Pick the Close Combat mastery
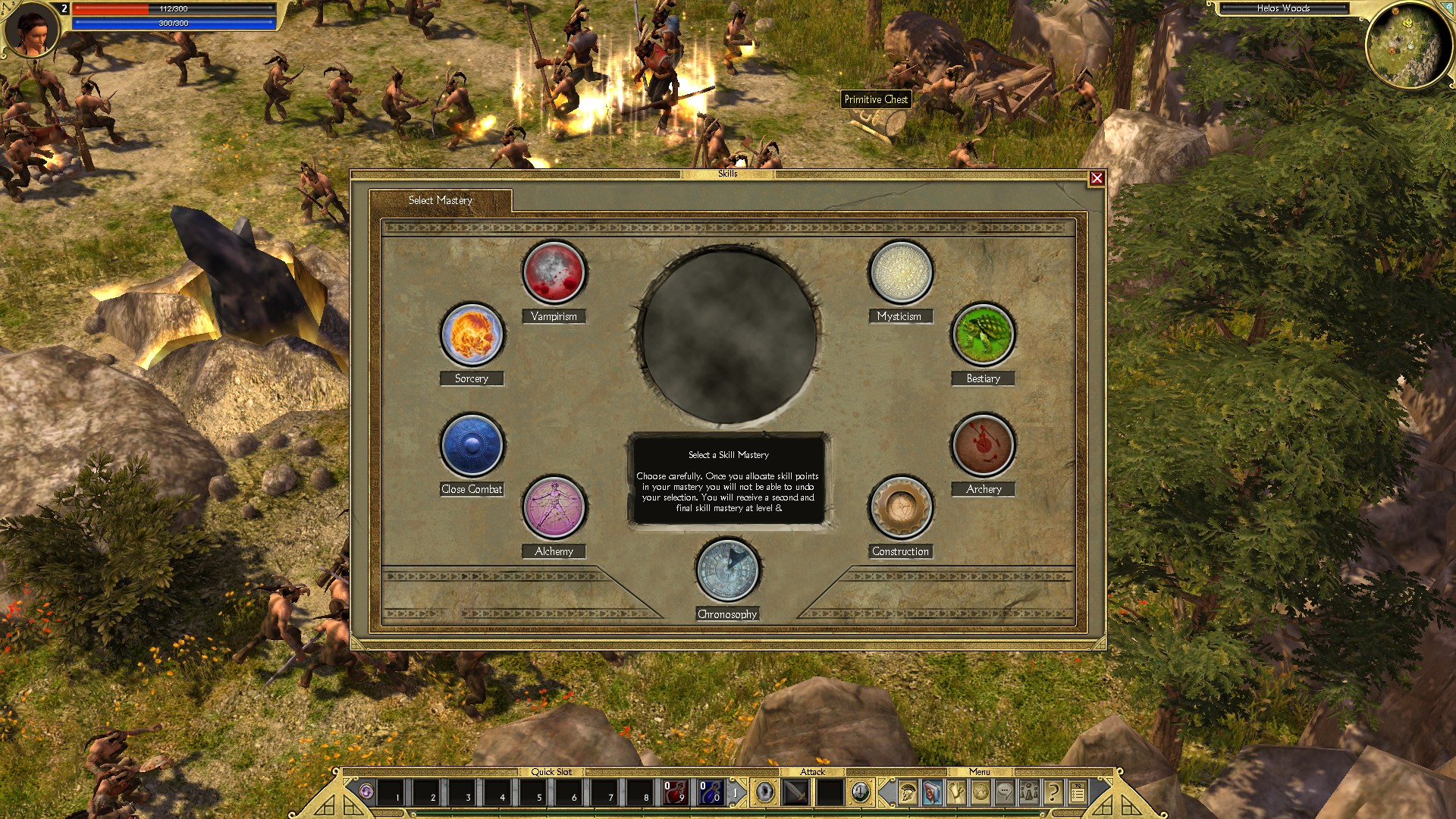Image resolution: width=1456 pixels, height=819 pixels. coord(472,445)
